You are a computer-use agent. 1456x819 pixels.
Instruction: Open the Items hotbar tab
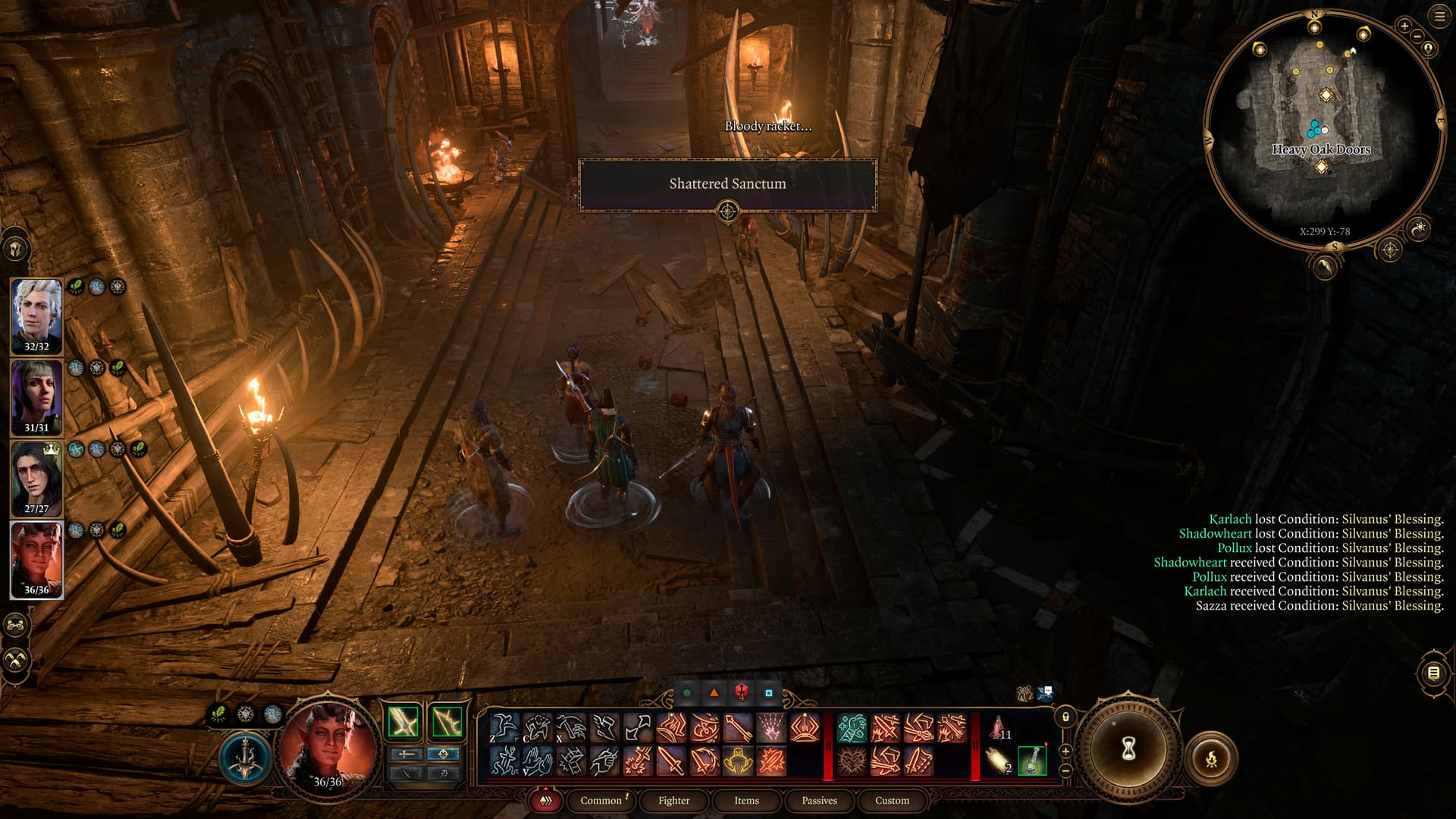[746, 800]
